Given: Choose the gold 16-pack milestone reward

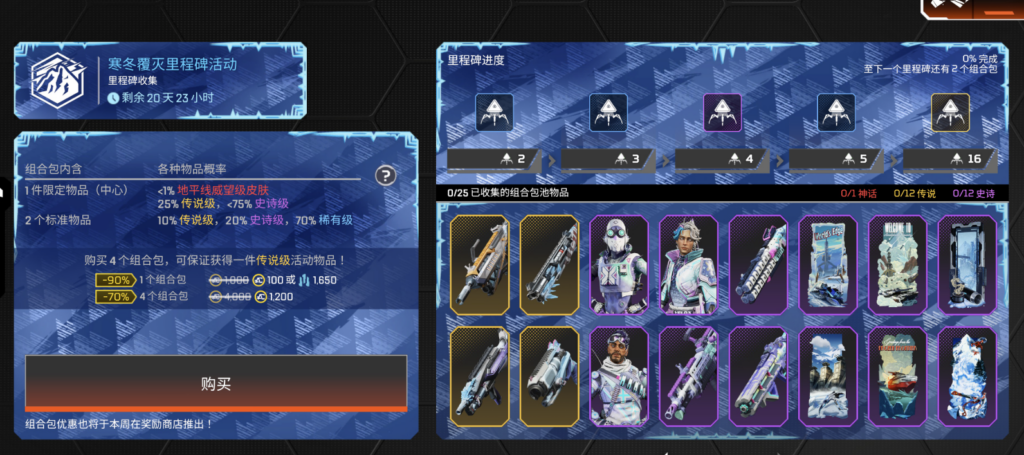Looking at the screenshot, I should click(950, 111).
